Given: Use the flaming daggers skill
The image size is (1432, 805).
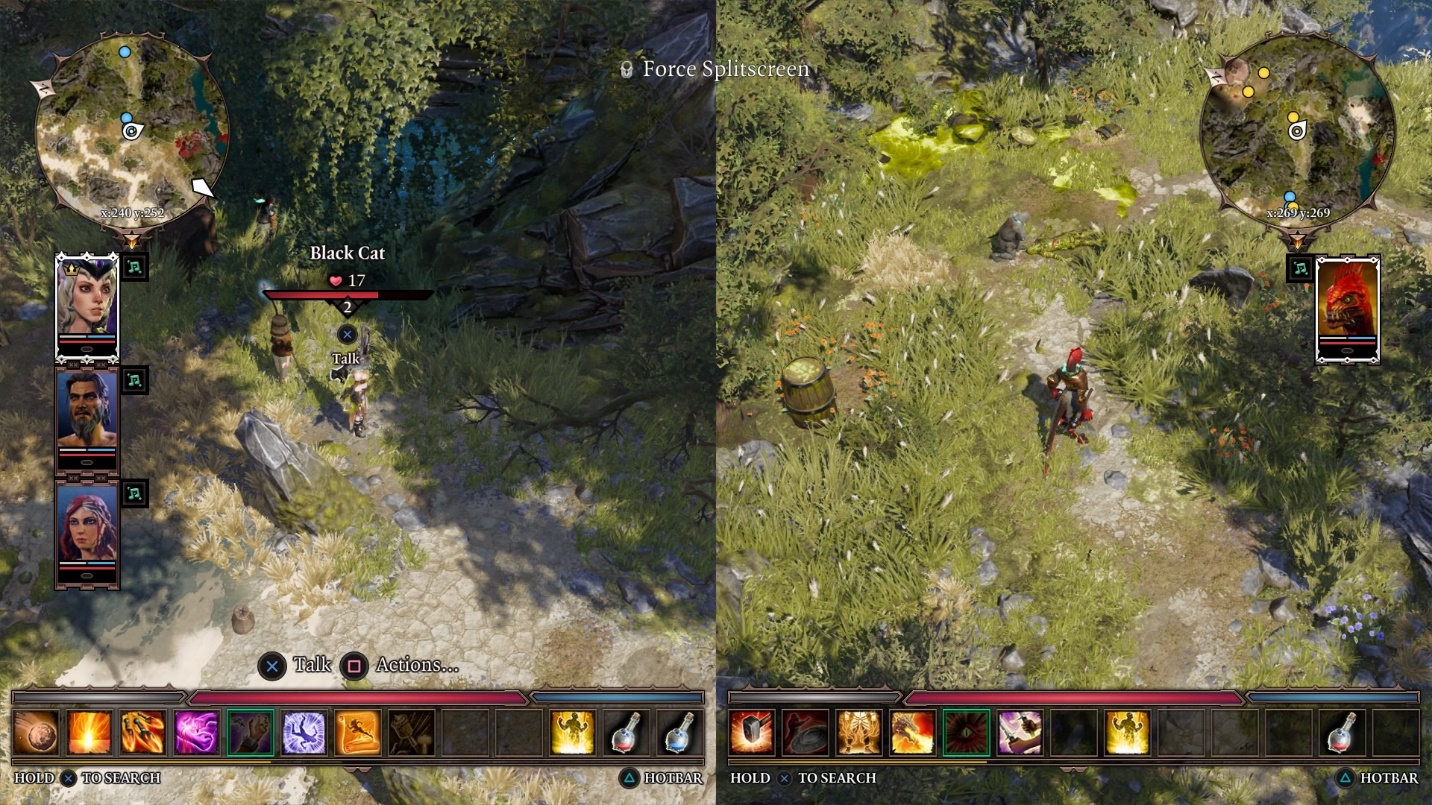Looking at the screenshot, I should (x=143, y=732).
